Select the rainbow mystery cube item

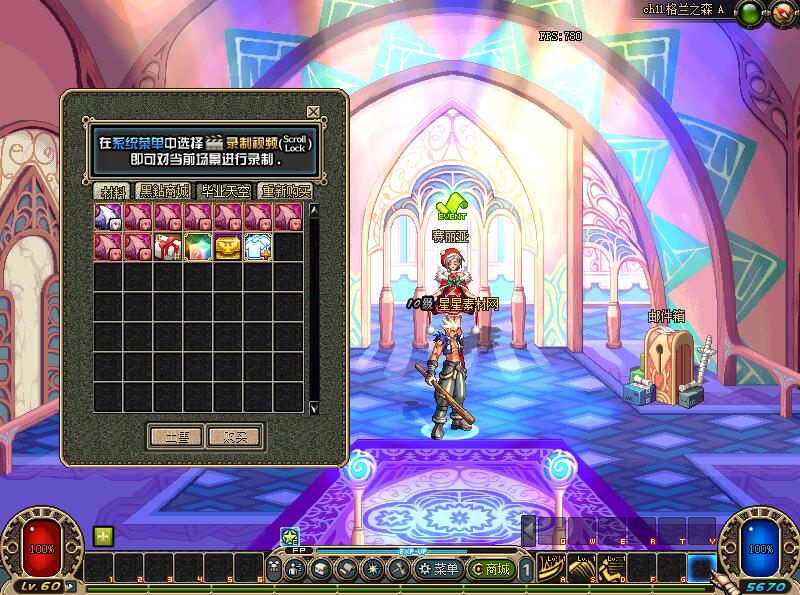pos(198,247)
